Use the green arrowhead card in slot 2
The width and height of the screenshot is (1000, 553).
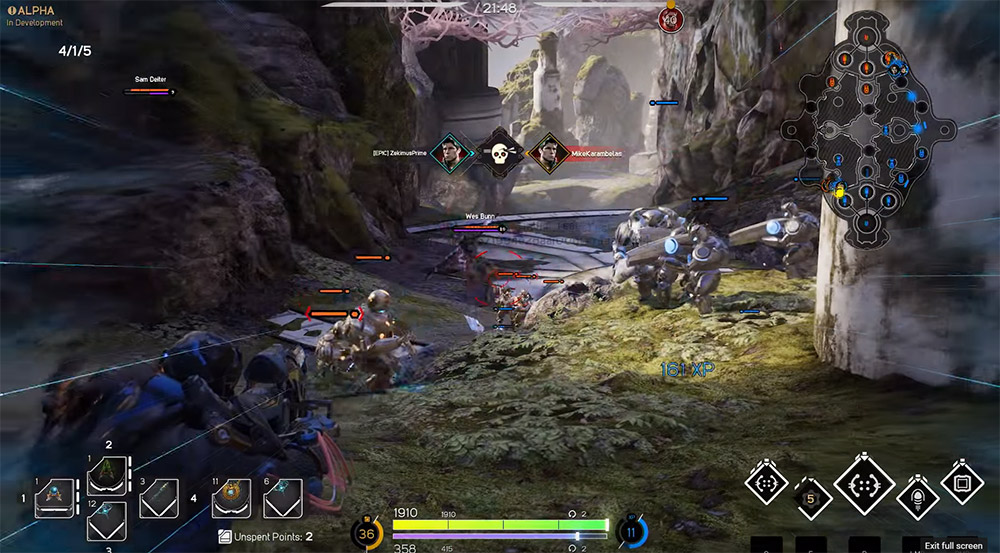point(107,475)
